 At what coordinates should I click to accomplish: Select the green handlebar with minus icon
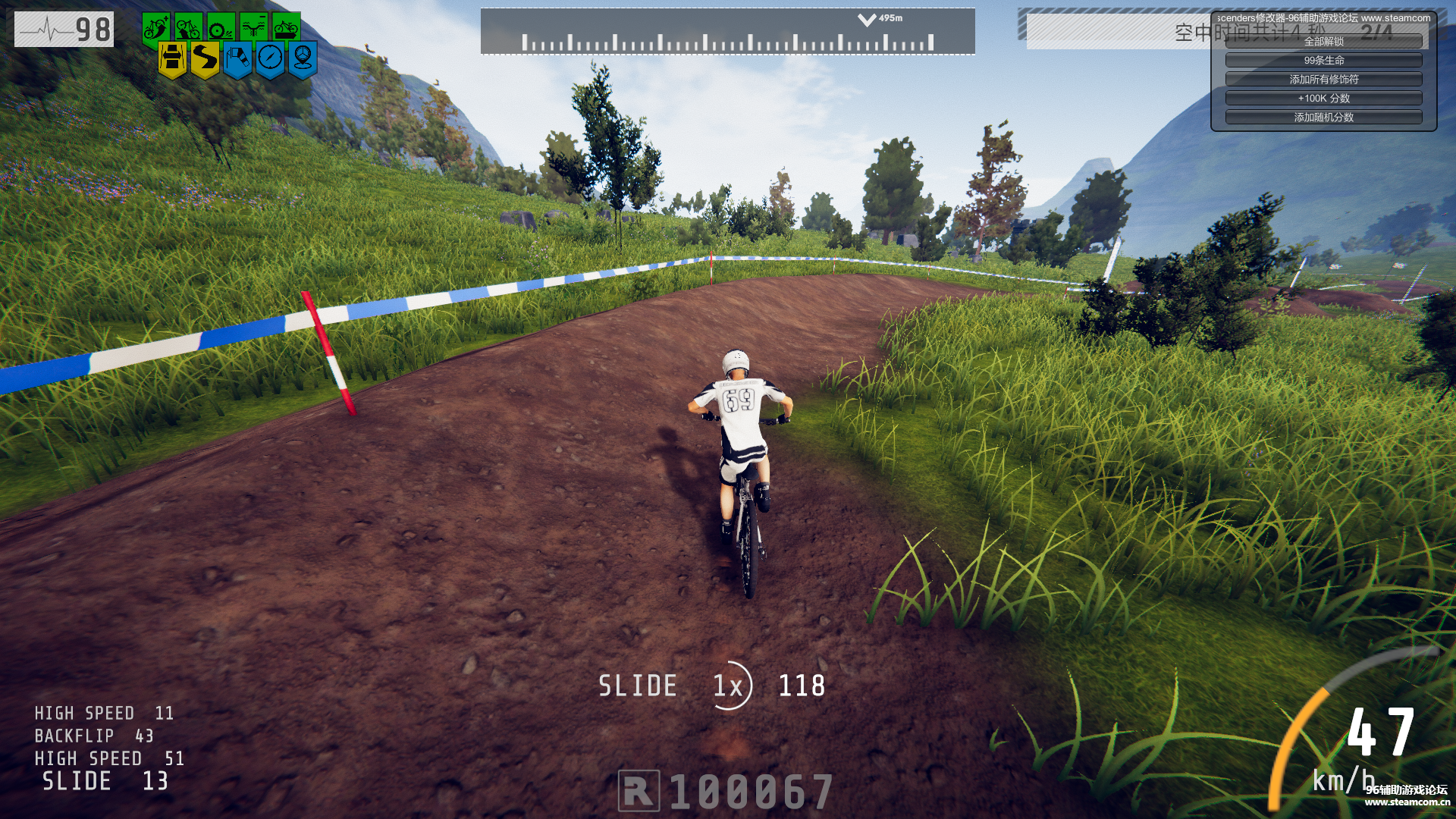(x=253, y=28)
